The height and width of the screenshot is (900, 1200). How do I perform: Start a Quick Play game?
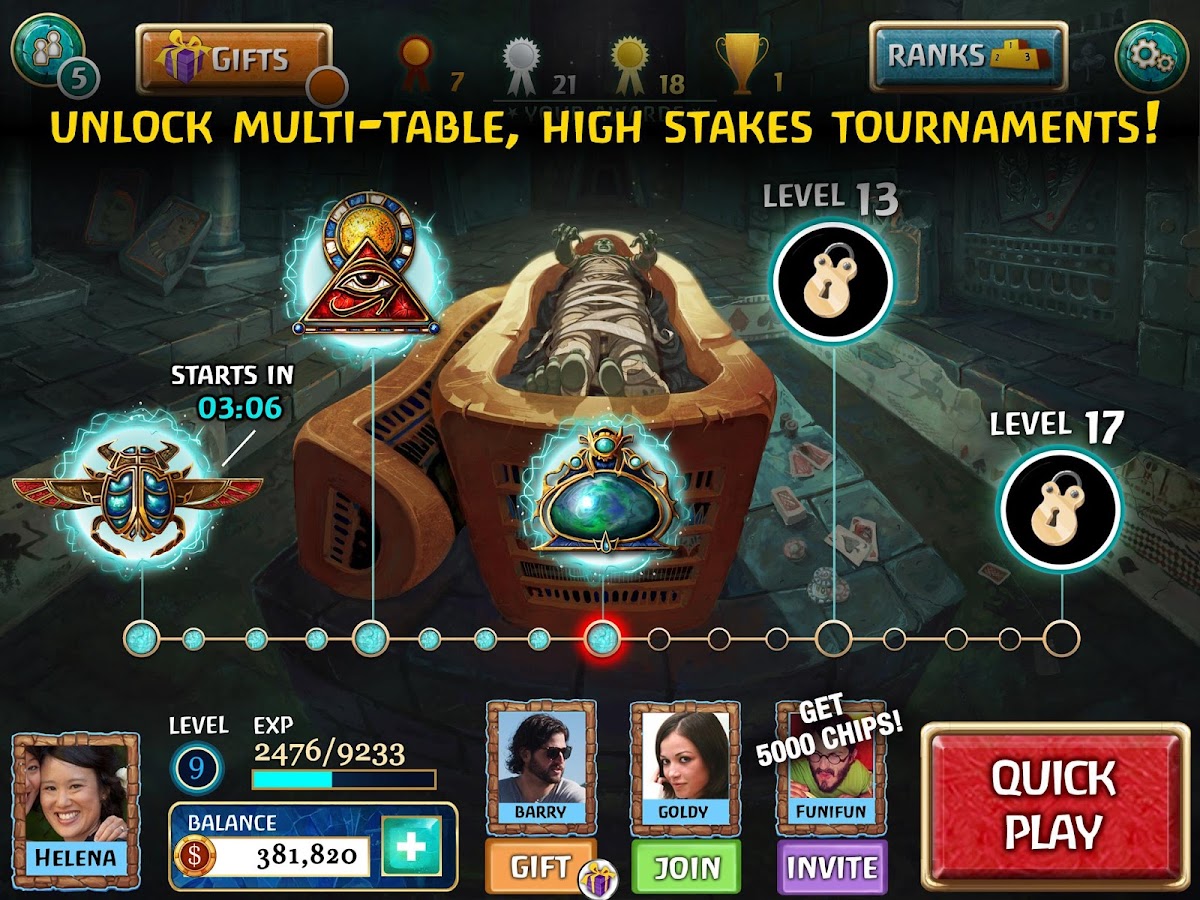coord(1053,805)
